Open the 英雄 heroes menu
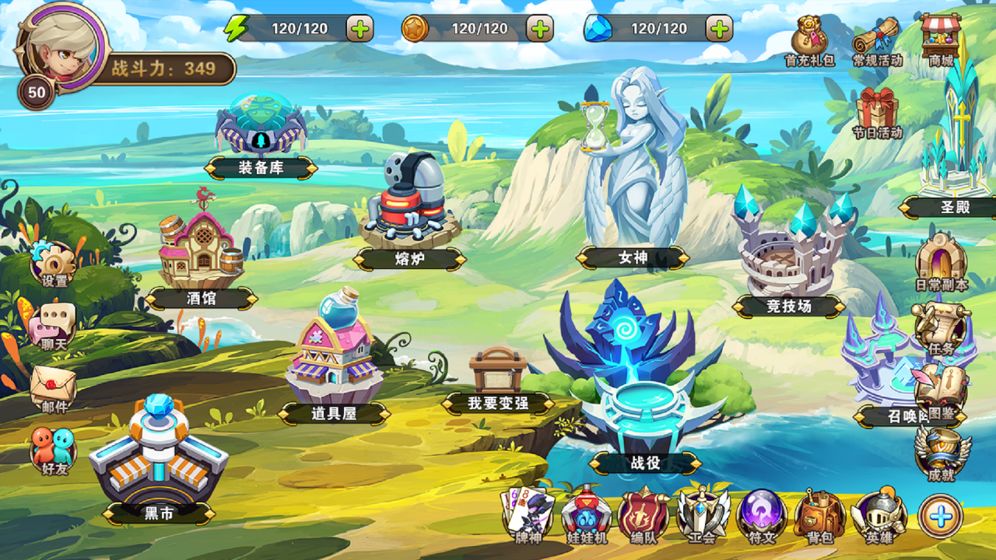 [x=879, y=517]
